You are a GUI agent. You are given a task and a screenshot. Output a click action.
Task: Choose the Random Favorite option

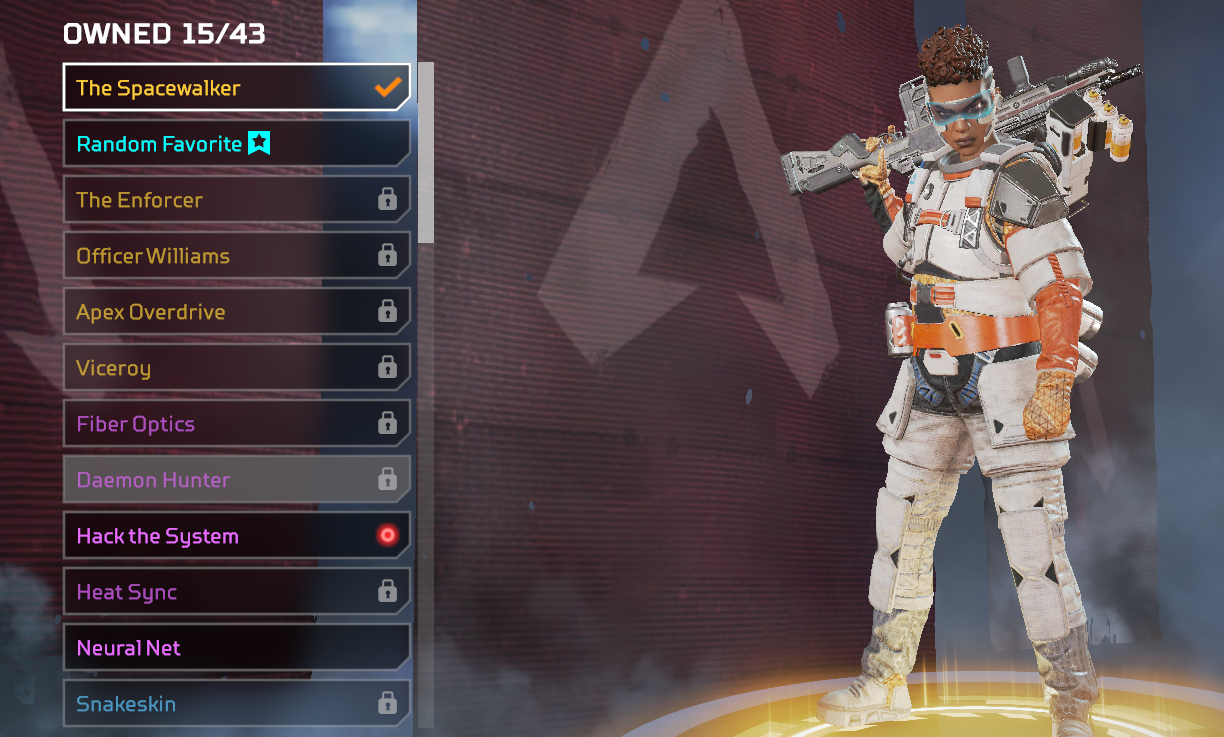tap(236, 144)
